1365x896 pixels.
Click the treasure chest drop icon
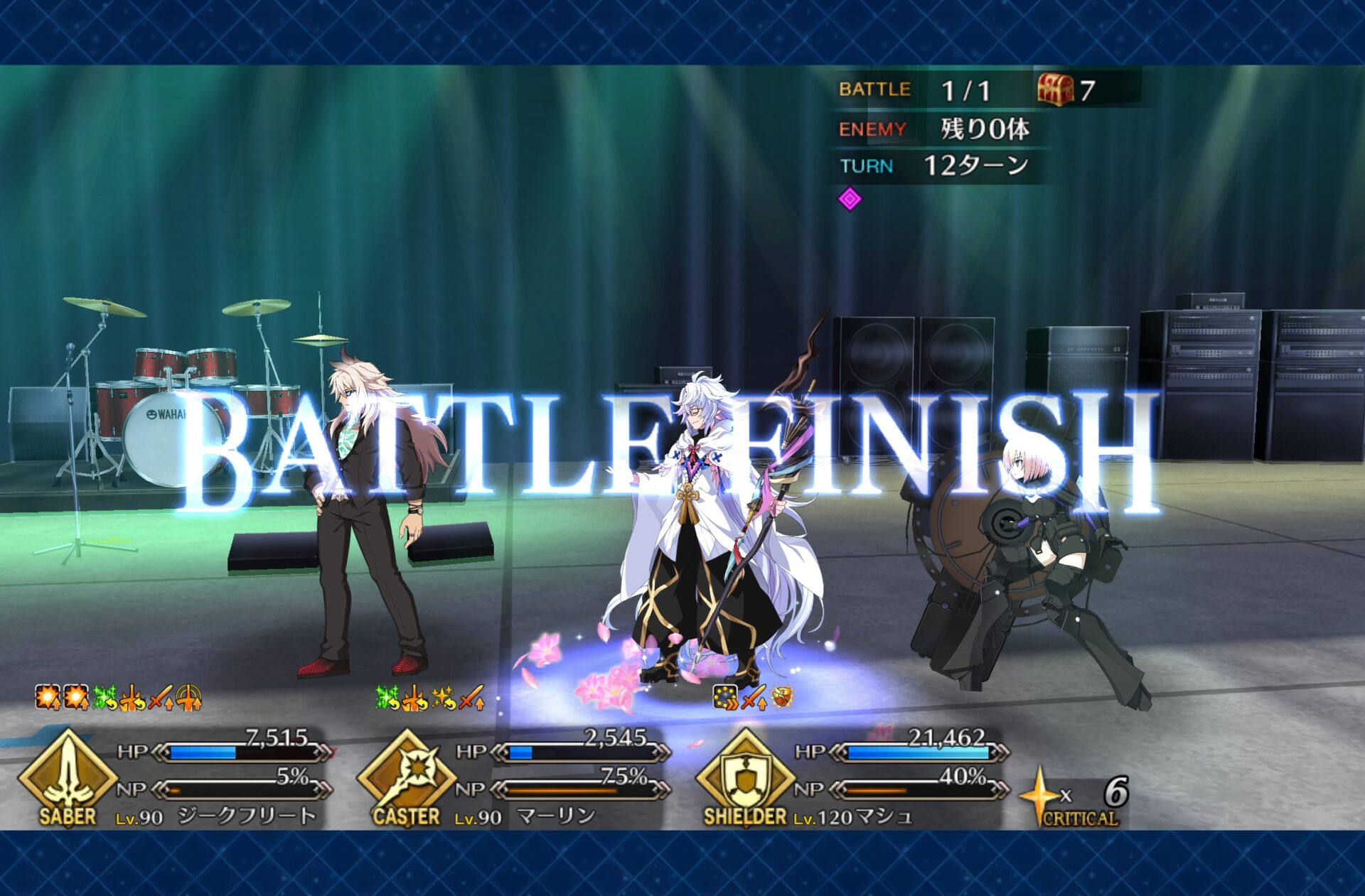pyautogui.click(x=1055, y=90)
